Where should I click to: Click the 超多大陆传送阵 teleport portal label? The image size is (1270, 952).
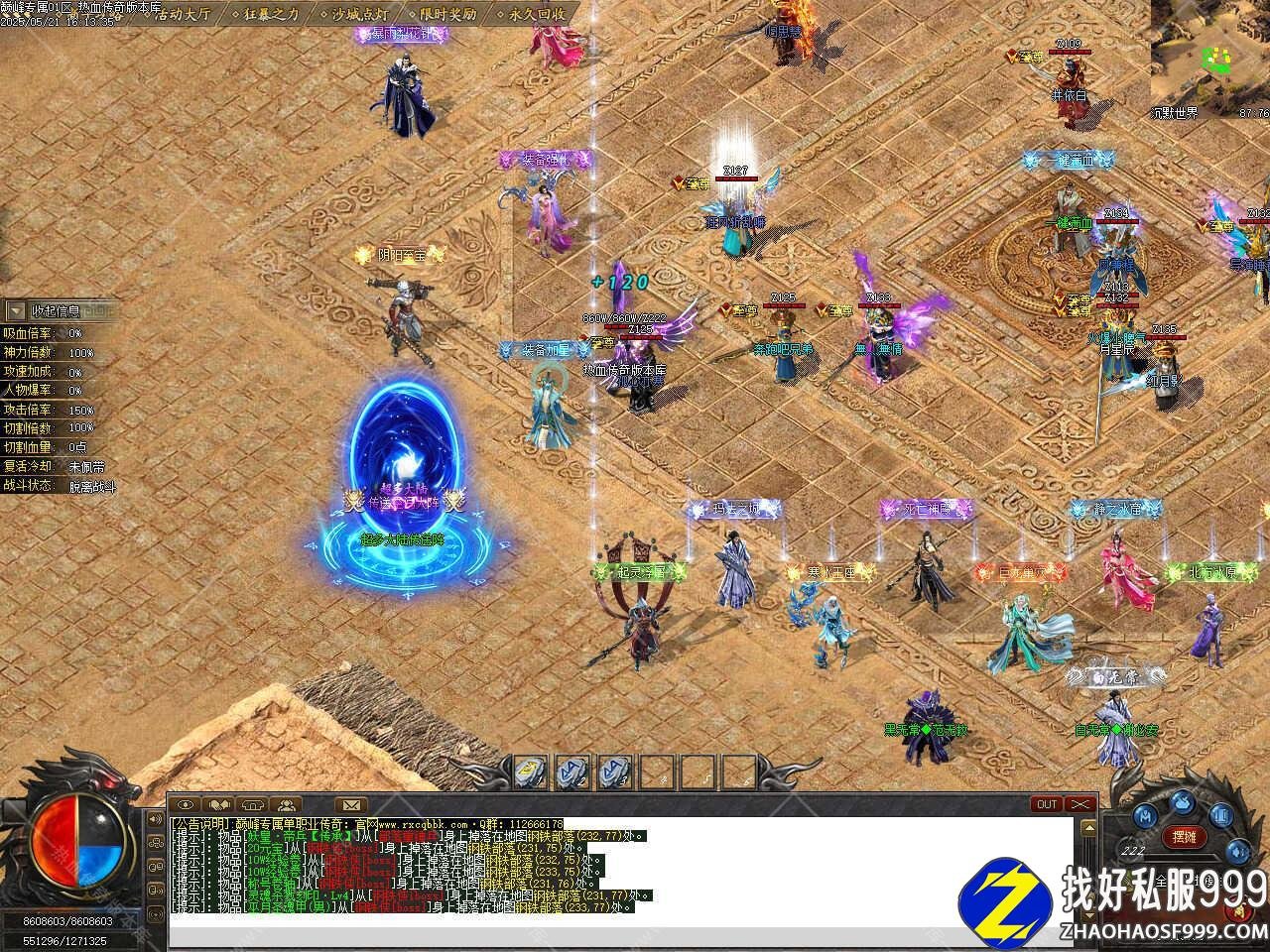point(402,540)
